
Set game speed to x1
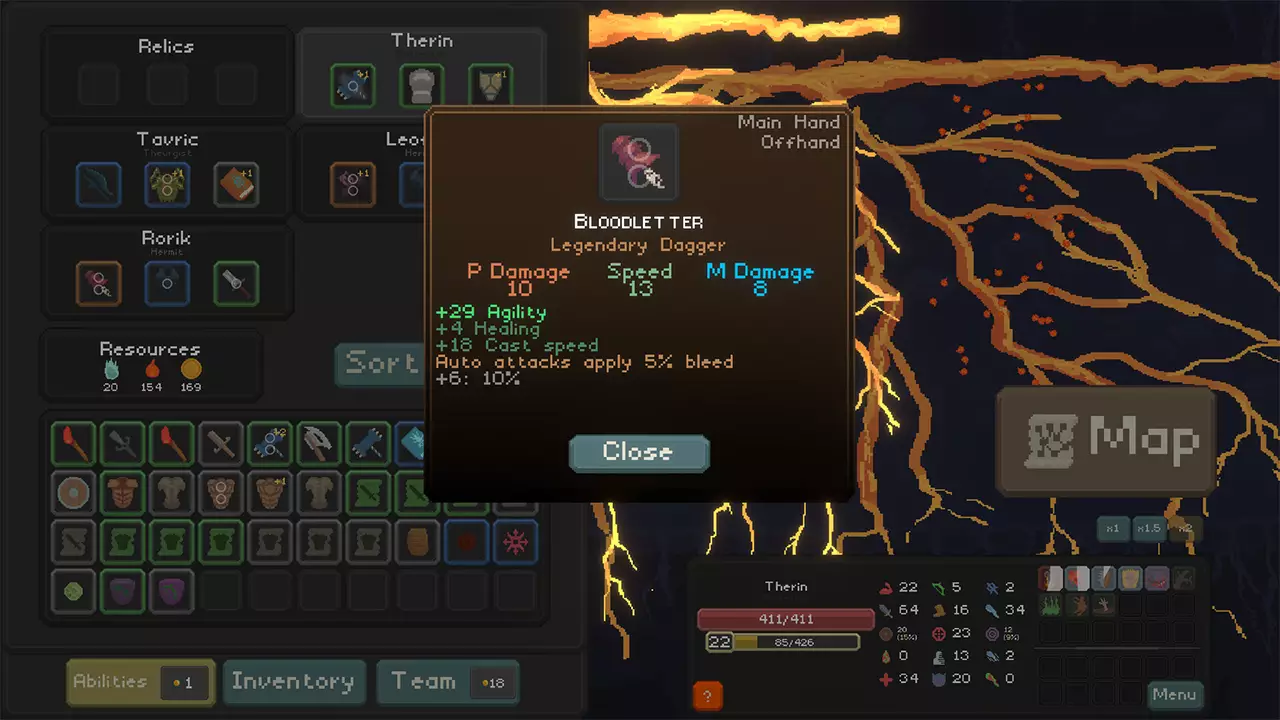[1112, 528]
